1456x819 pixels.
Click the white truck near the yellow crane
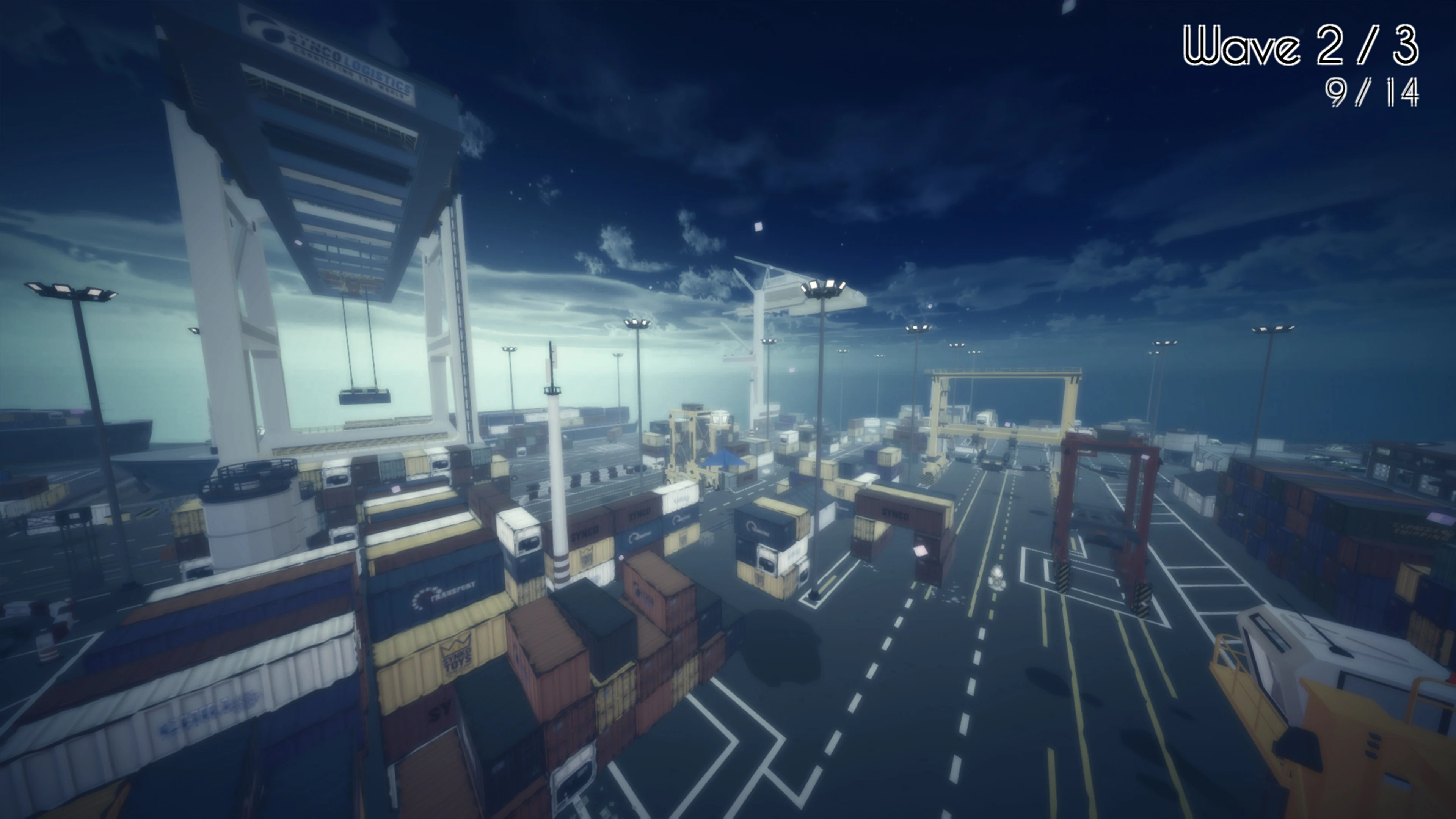point(986,418)
